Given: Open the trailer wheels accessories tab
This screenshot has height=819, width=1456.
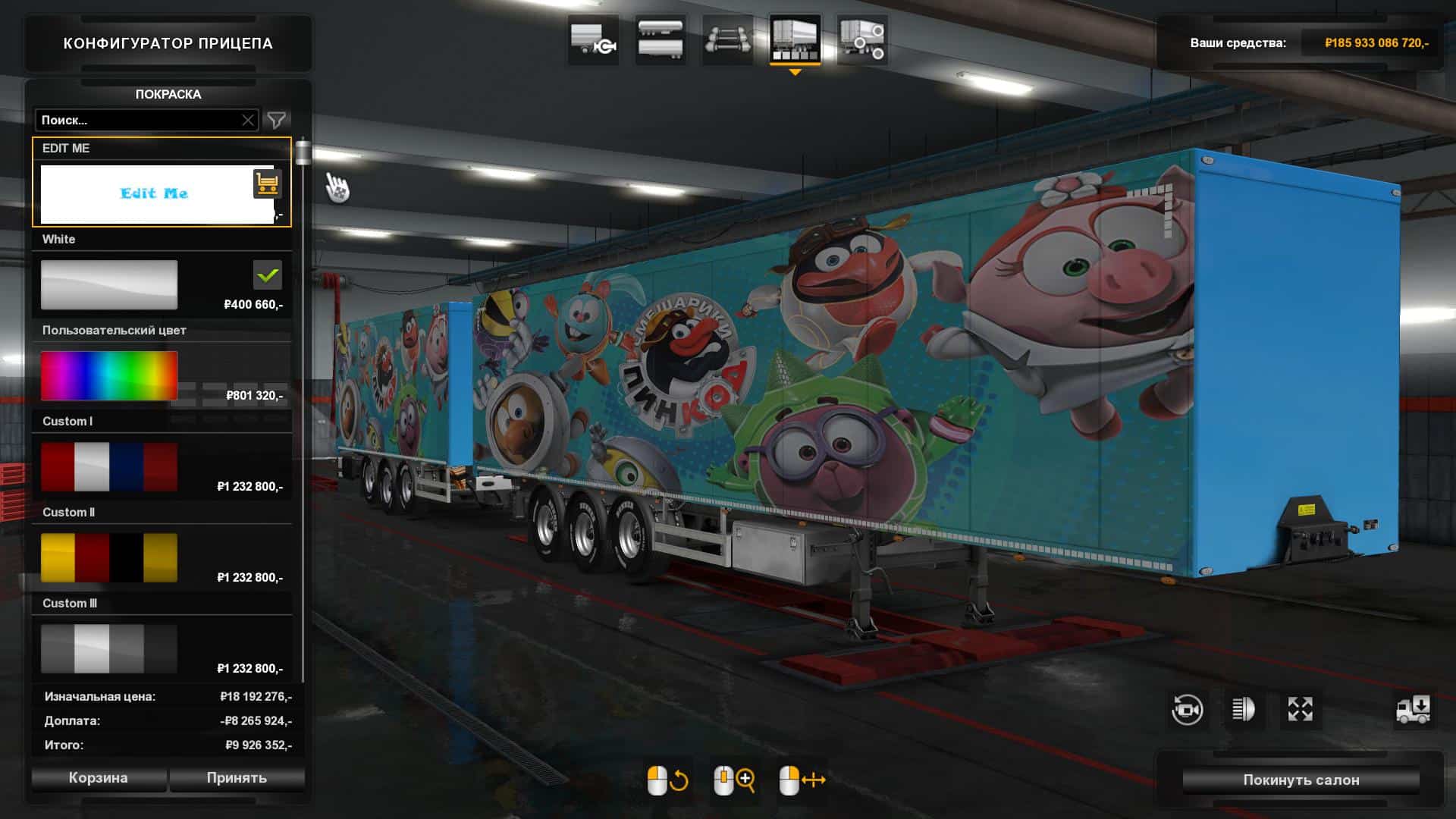Looking at the screenshot, I should (862, 39).
